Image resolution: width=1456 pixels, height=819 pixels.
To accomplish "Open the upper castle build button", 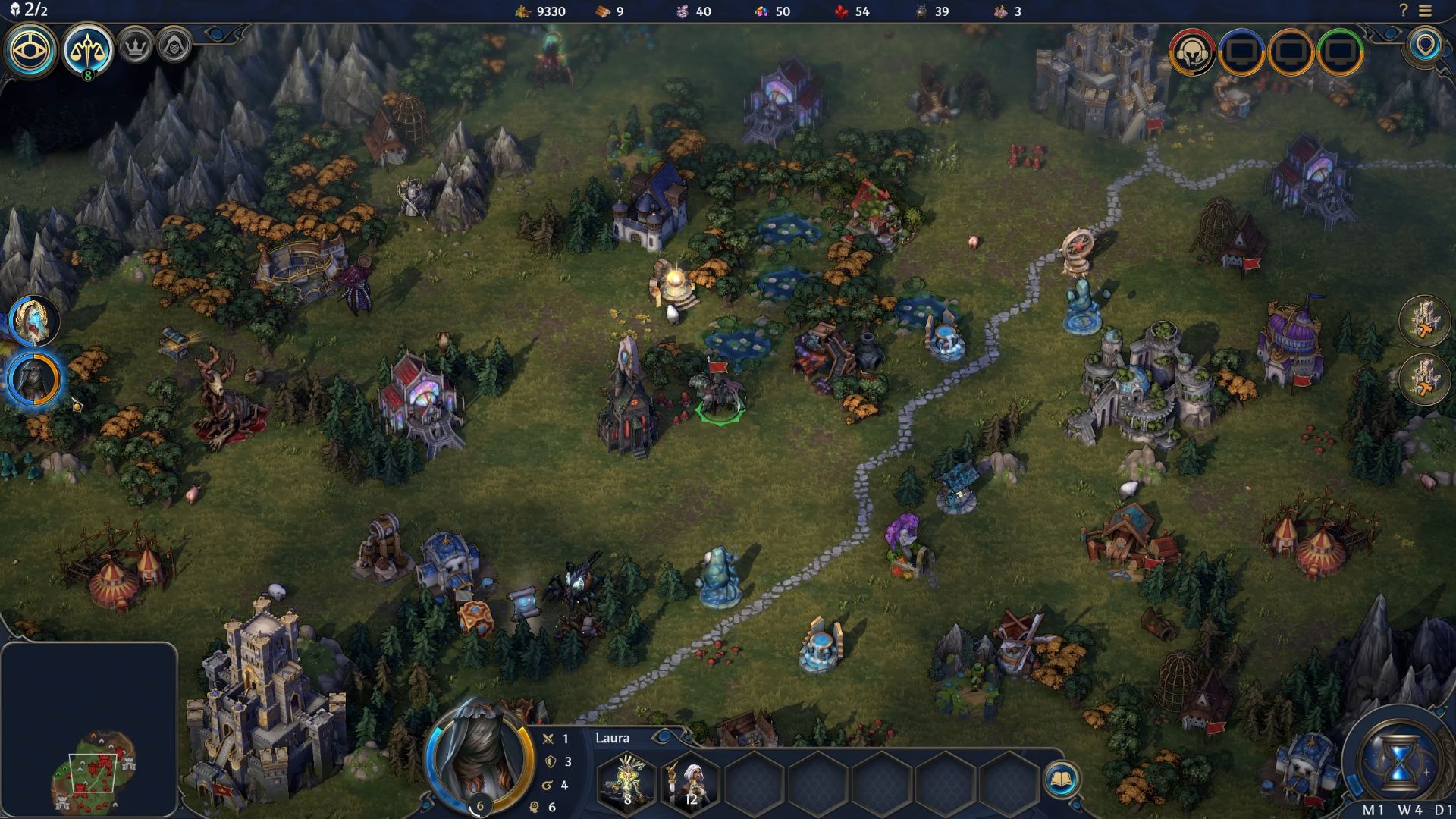I will pos(1424,321).
